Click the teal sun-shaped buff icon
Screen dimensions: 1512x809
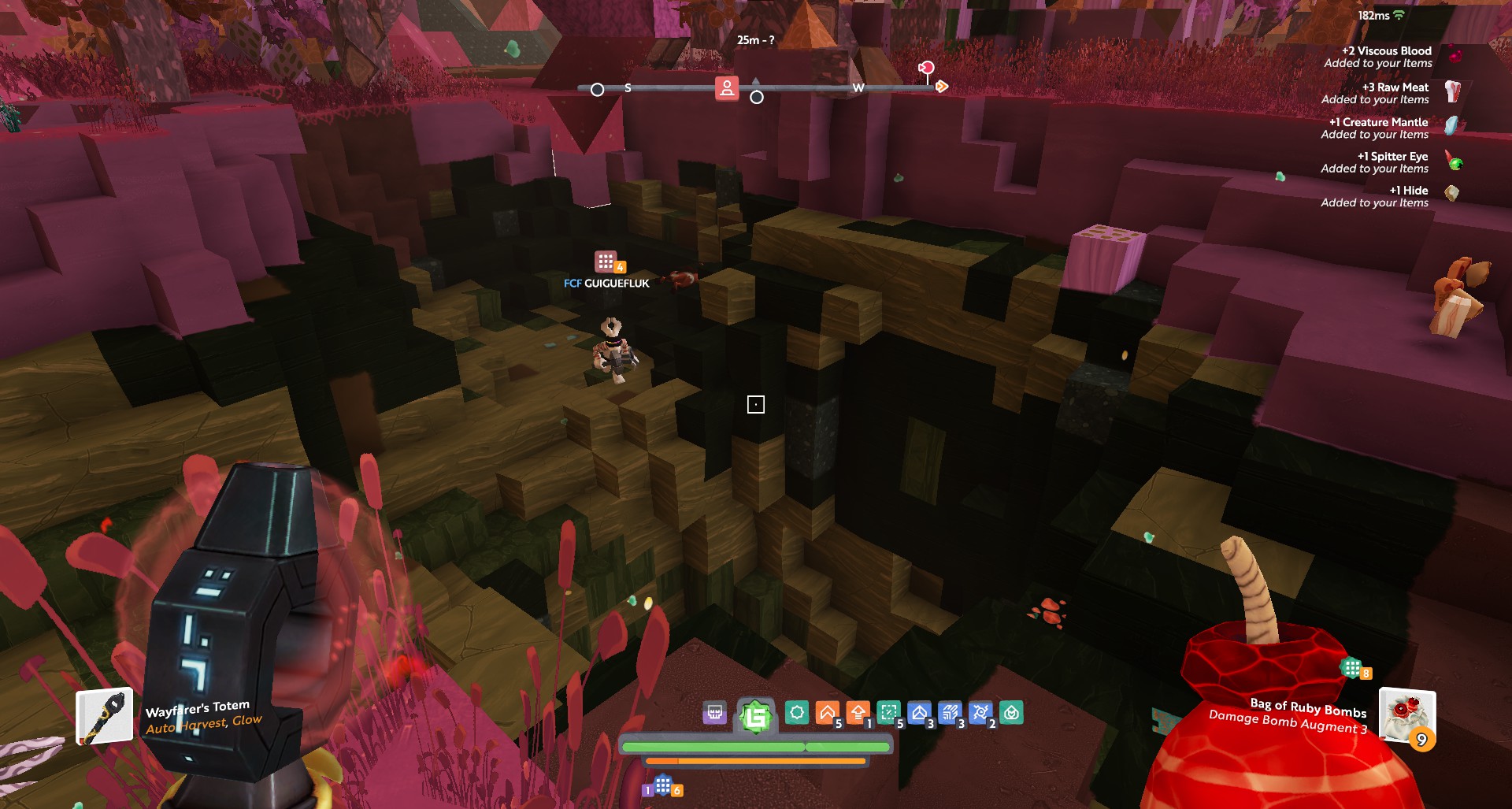[x=796, y=713]
